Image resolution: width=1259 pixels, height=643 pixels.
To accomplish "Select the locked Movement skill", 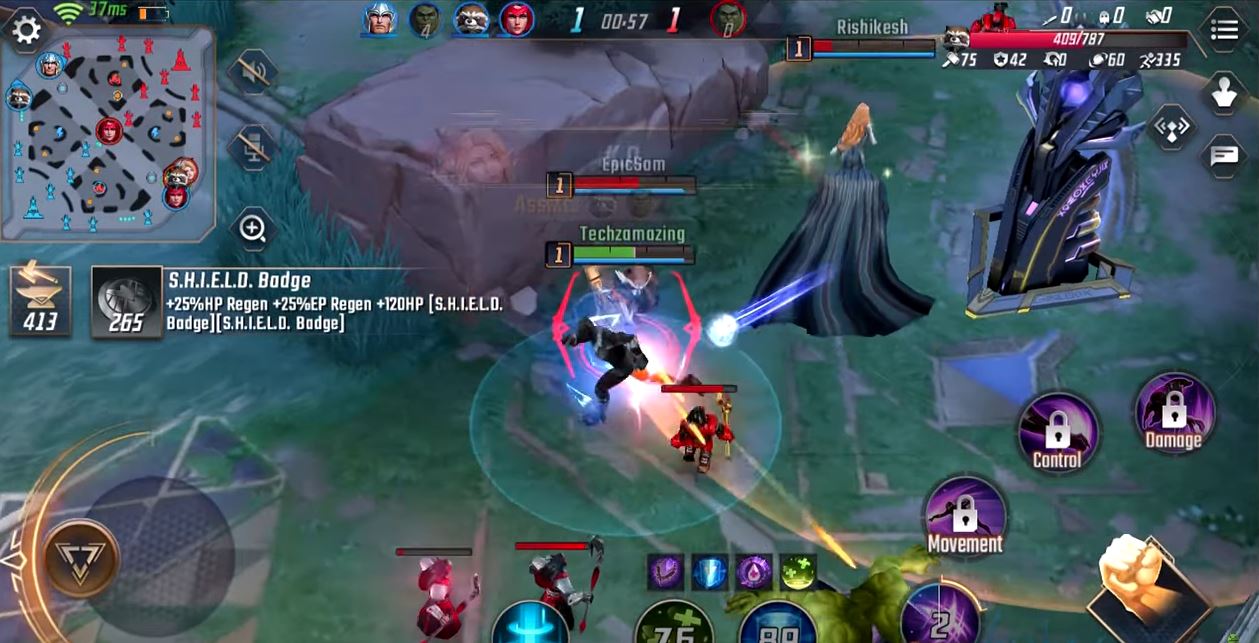I will click(964, 516).
